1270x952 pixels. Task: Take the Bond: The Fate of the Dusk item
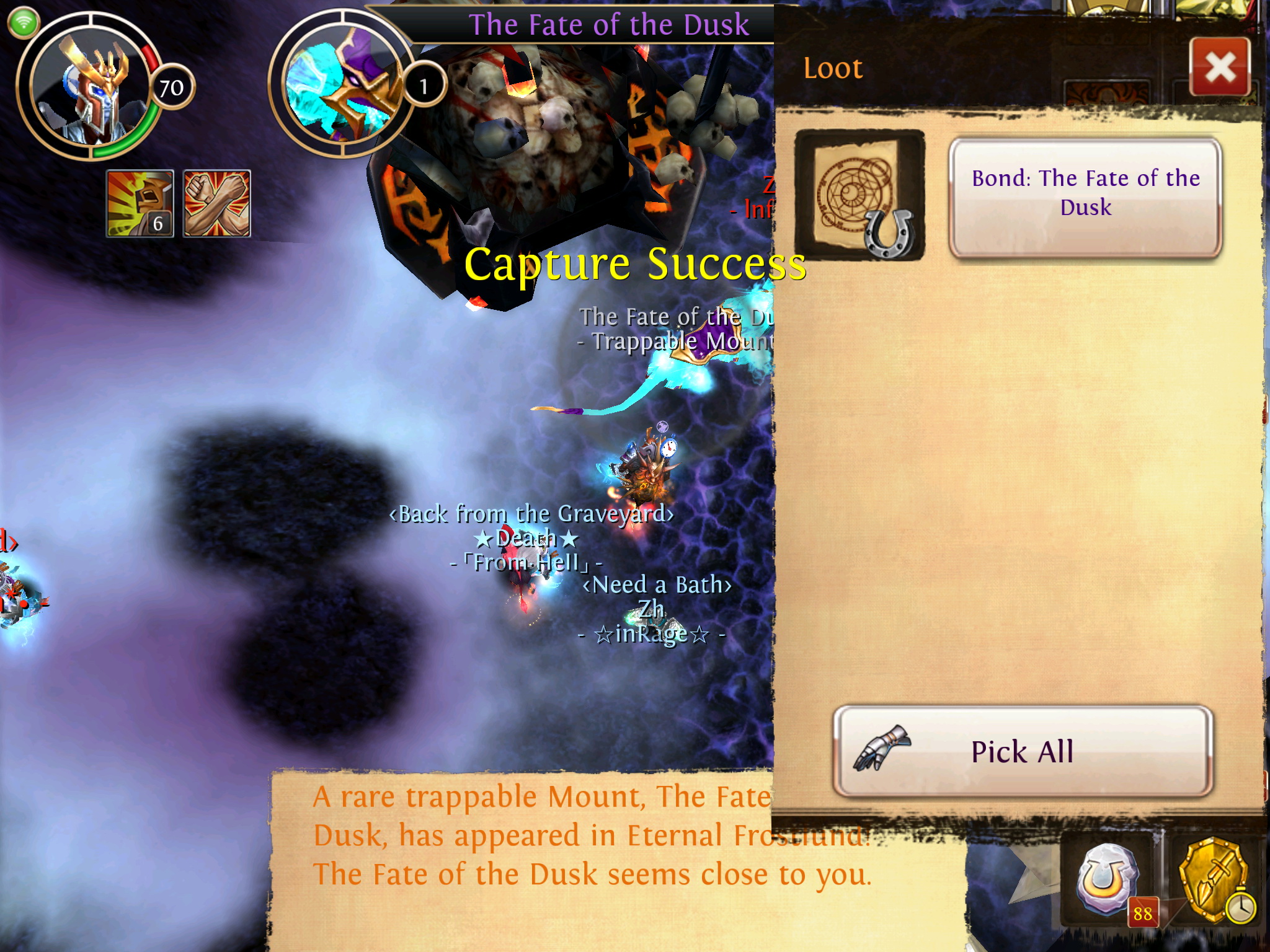[x=1085, y=196]
